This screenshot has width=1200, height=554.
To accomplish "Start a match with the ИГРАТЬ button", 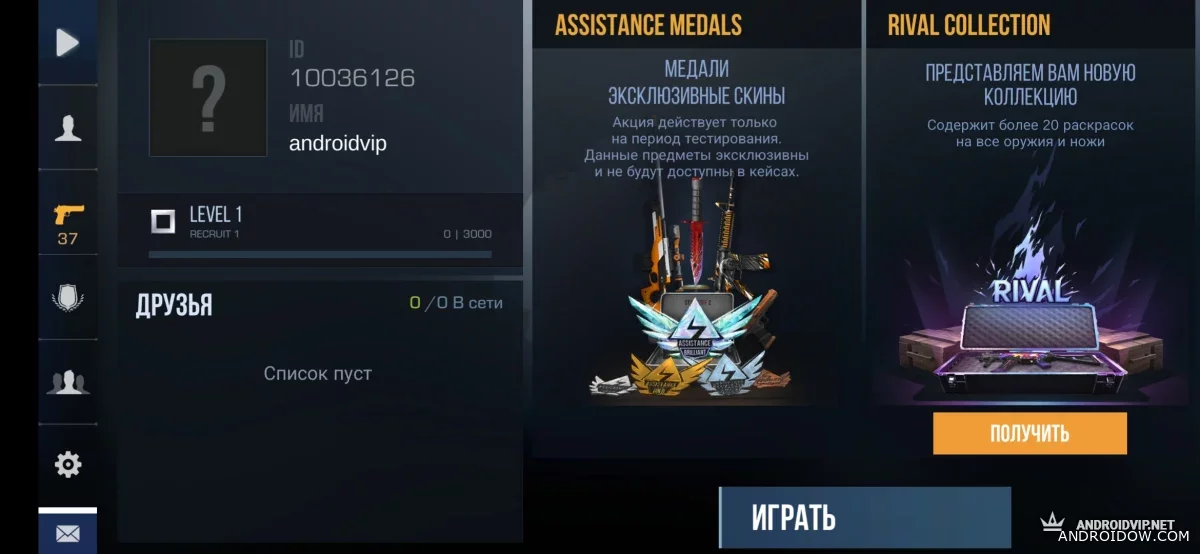I will pos(864,518).
